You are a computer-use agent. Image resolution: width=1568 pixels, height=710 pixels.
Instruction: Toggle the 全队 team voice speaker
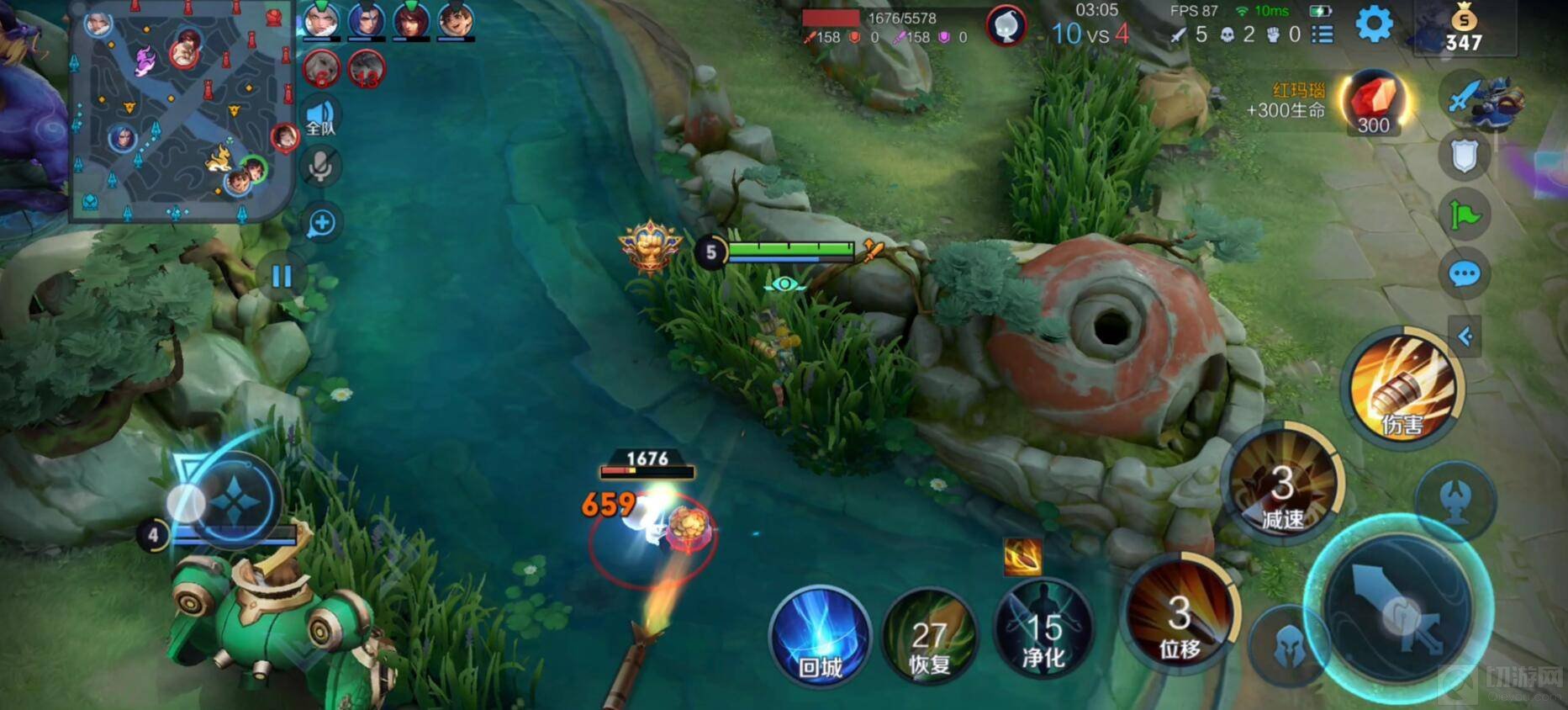tap(320, 116)
